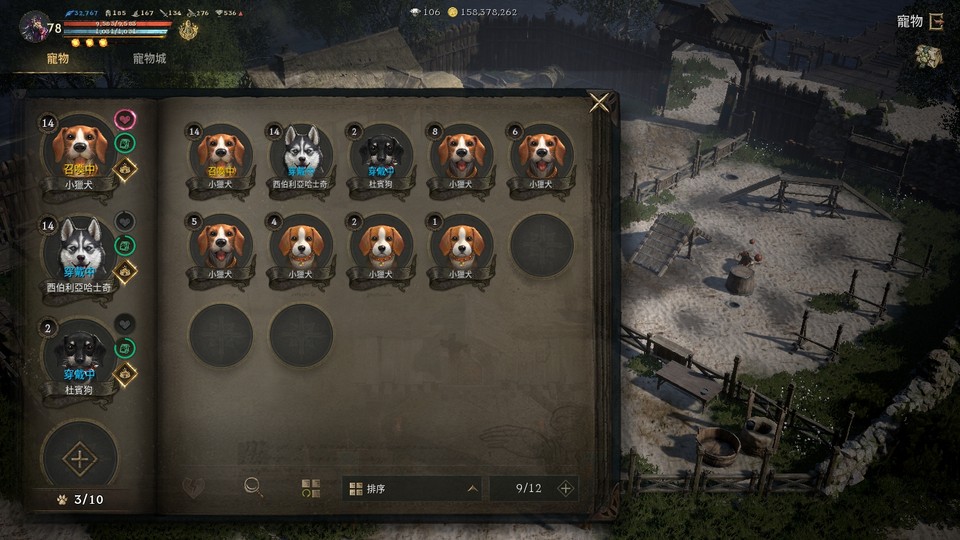Click the magnifier search icon
Viewport: 960px width, 540px height.
[254, 488]
